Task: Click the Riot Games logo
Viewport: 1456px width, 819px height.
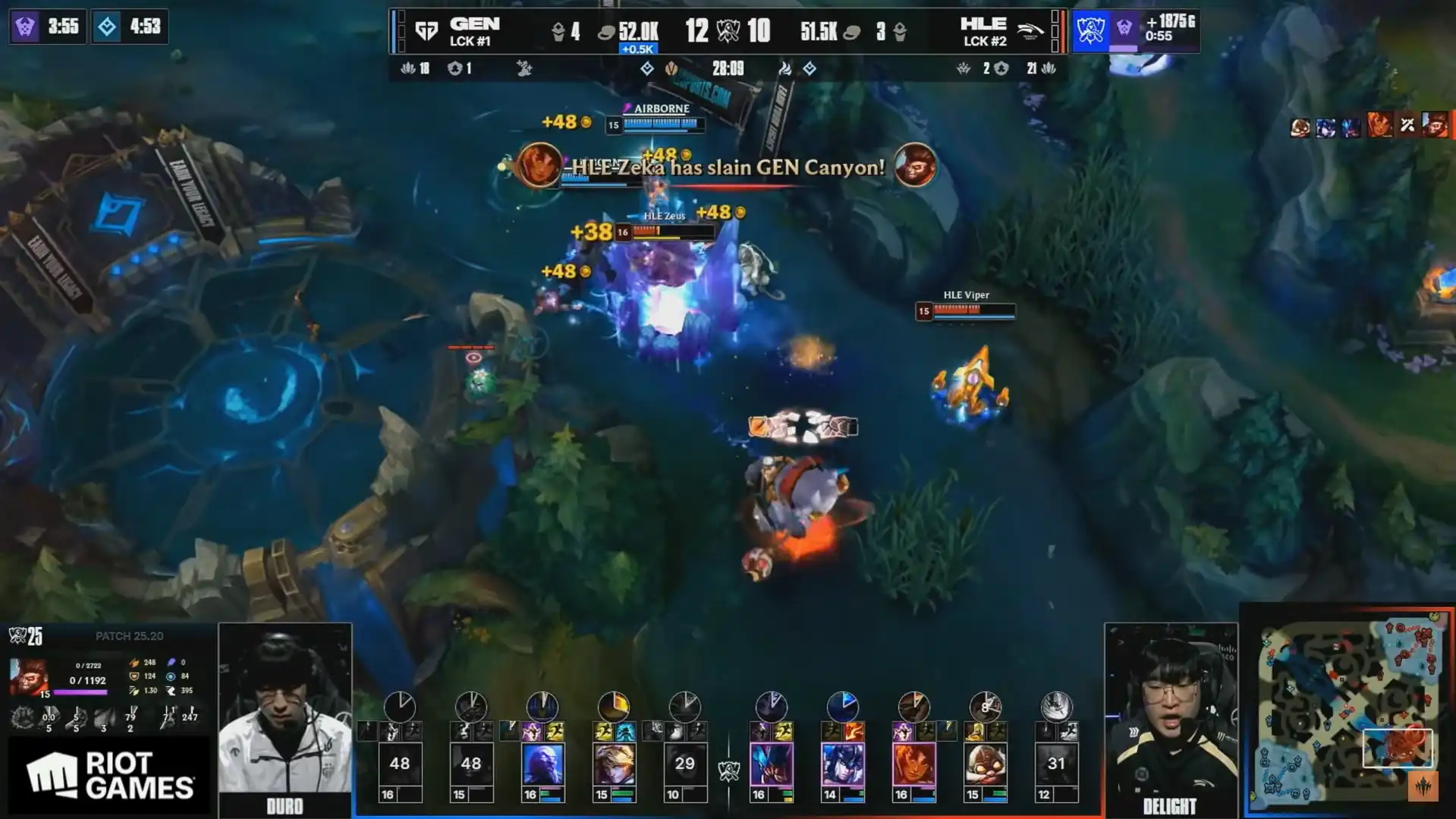Action: (110, 776)
